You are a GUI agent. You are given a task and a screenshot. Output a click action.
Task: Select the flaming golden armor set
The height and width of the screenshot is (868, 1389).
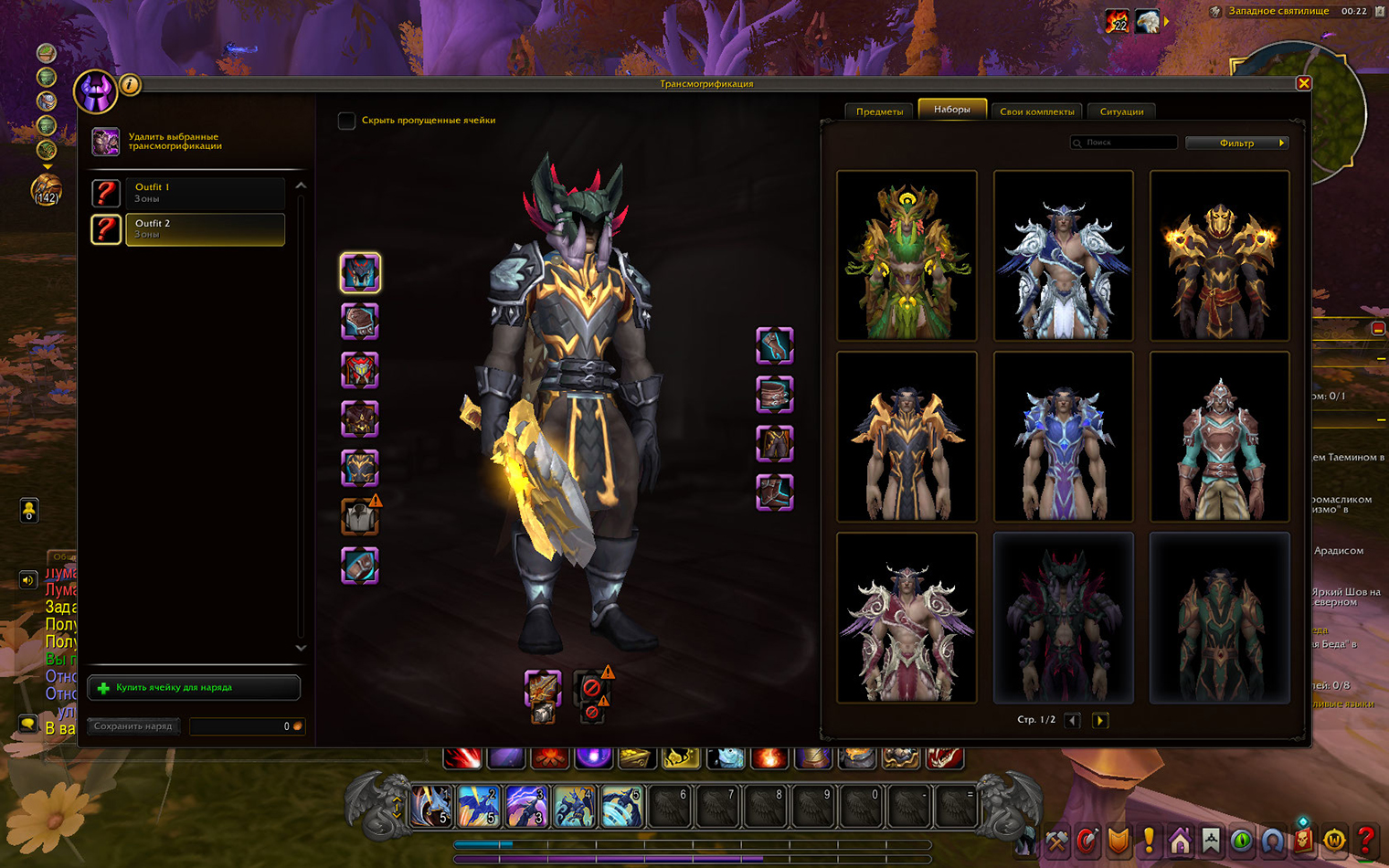click(x=1219, y=255)
